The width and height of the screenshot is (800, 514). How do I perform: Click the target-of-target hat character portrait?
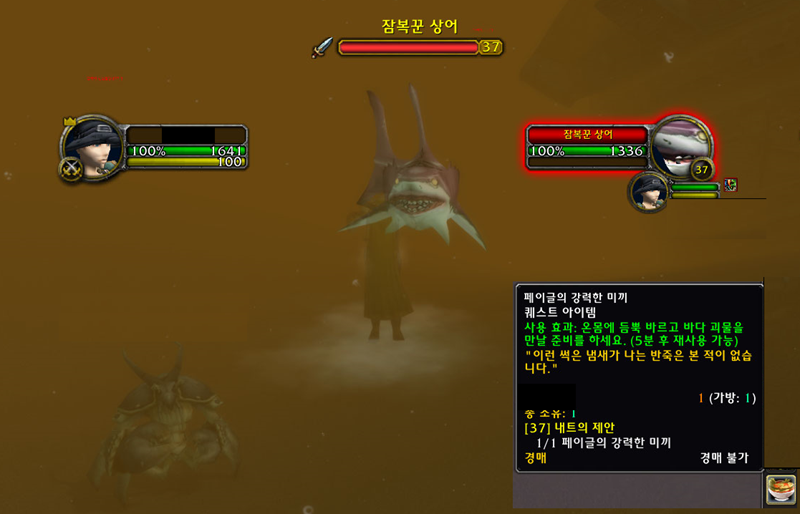(650, 190)
